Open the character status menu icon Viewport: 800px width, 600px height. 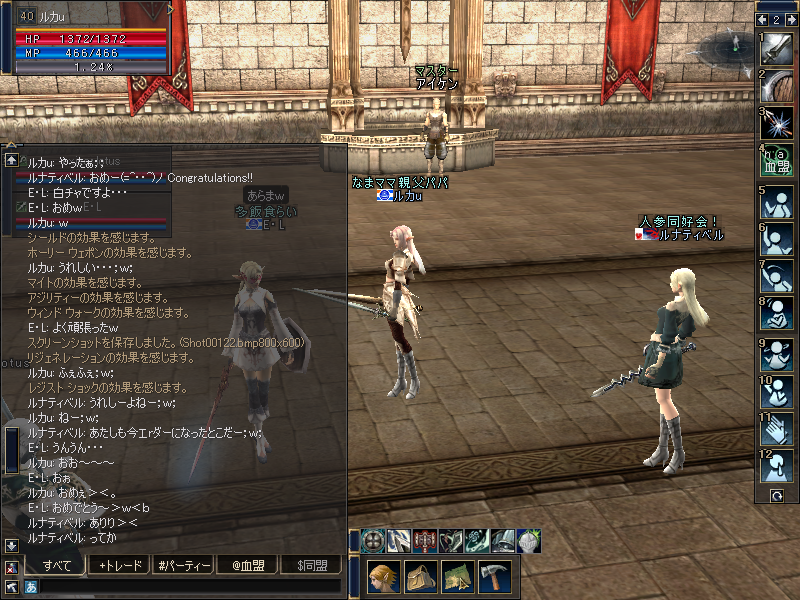pyautogui.click(x=384, y=577)
